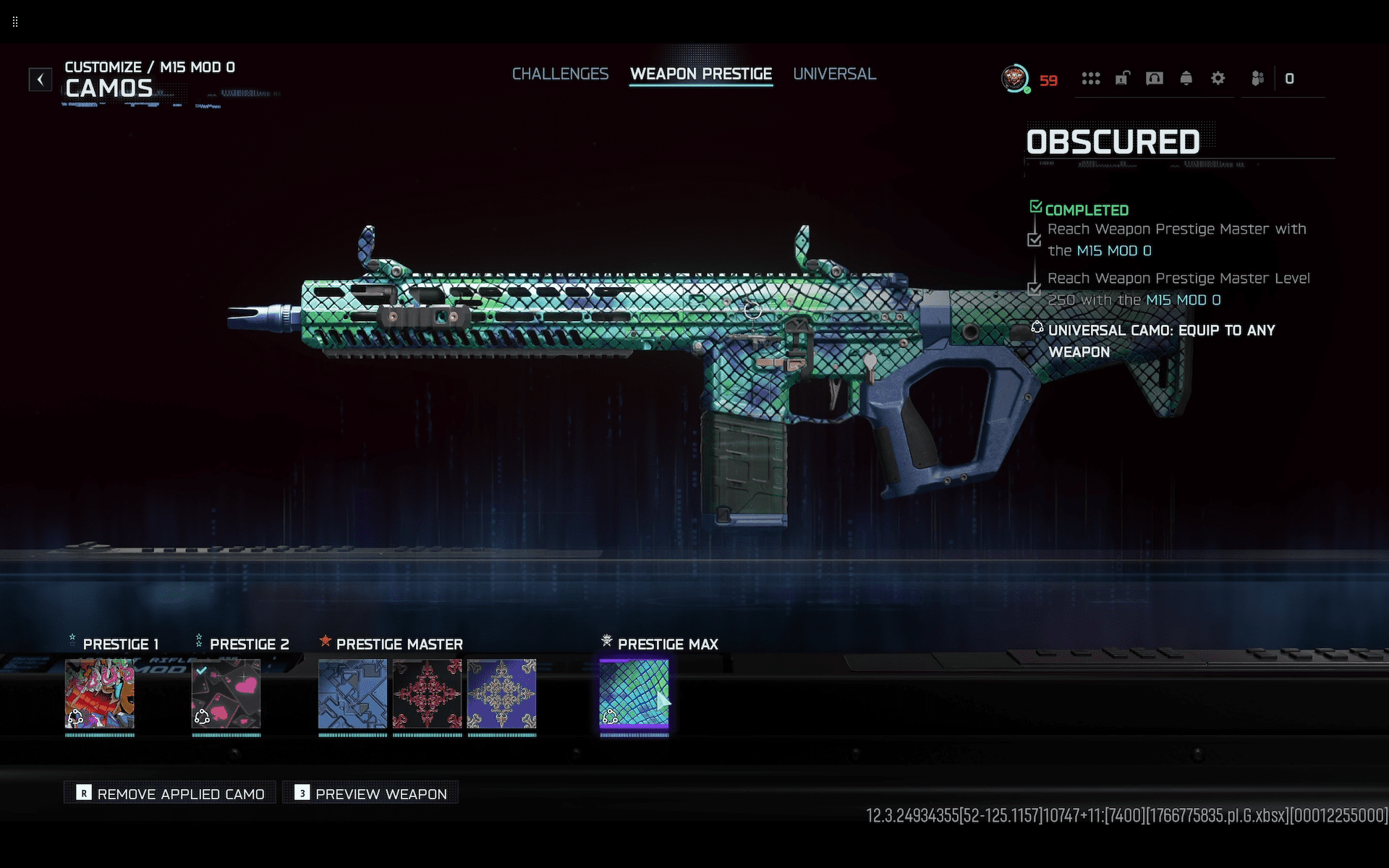The width and height of the screenshot is (1389, 868).
Task: Open the Universal camos tab
Action: [834, 74]
